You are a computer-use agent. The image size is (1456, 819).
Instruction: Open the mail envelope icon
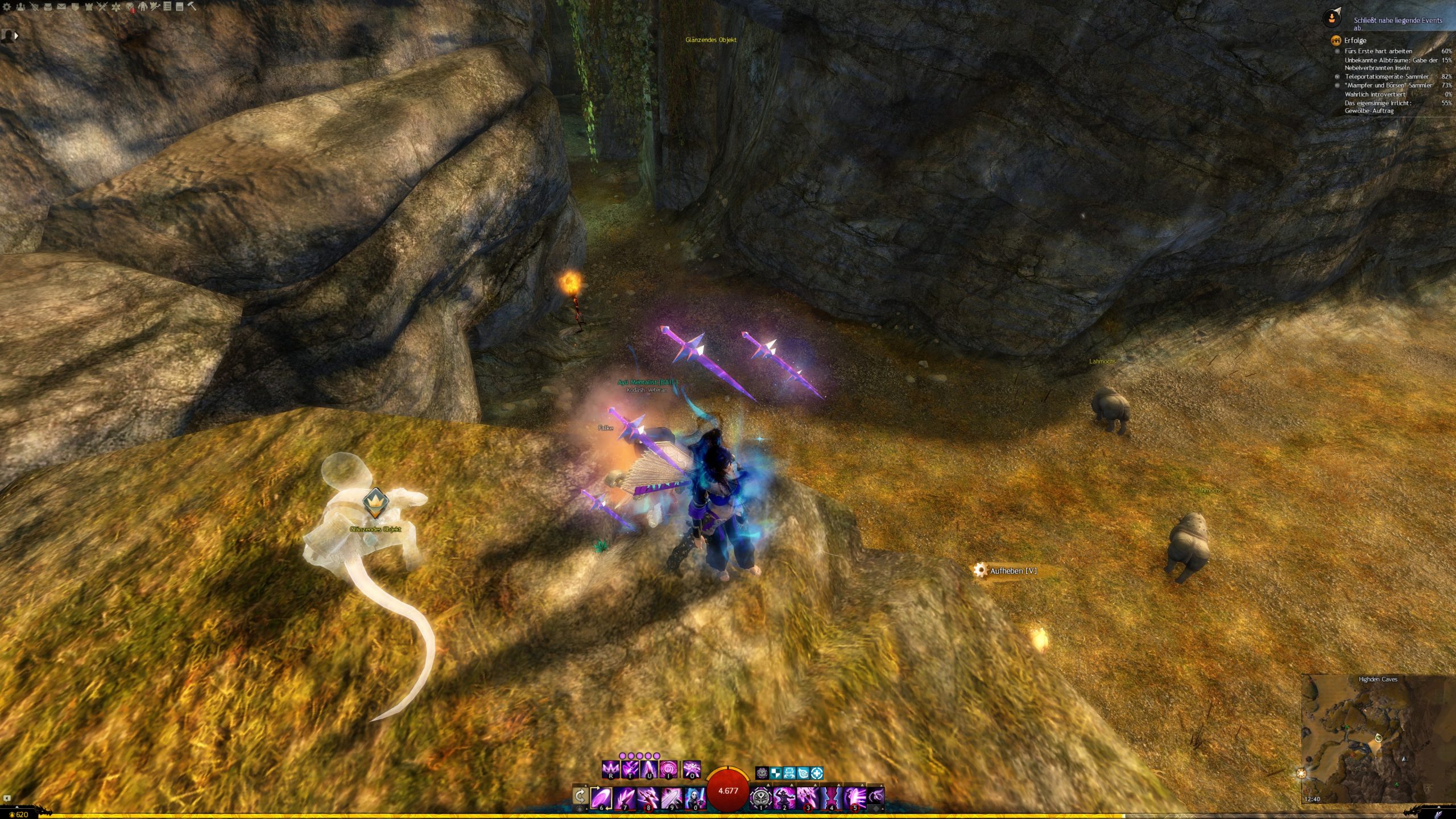61,7
